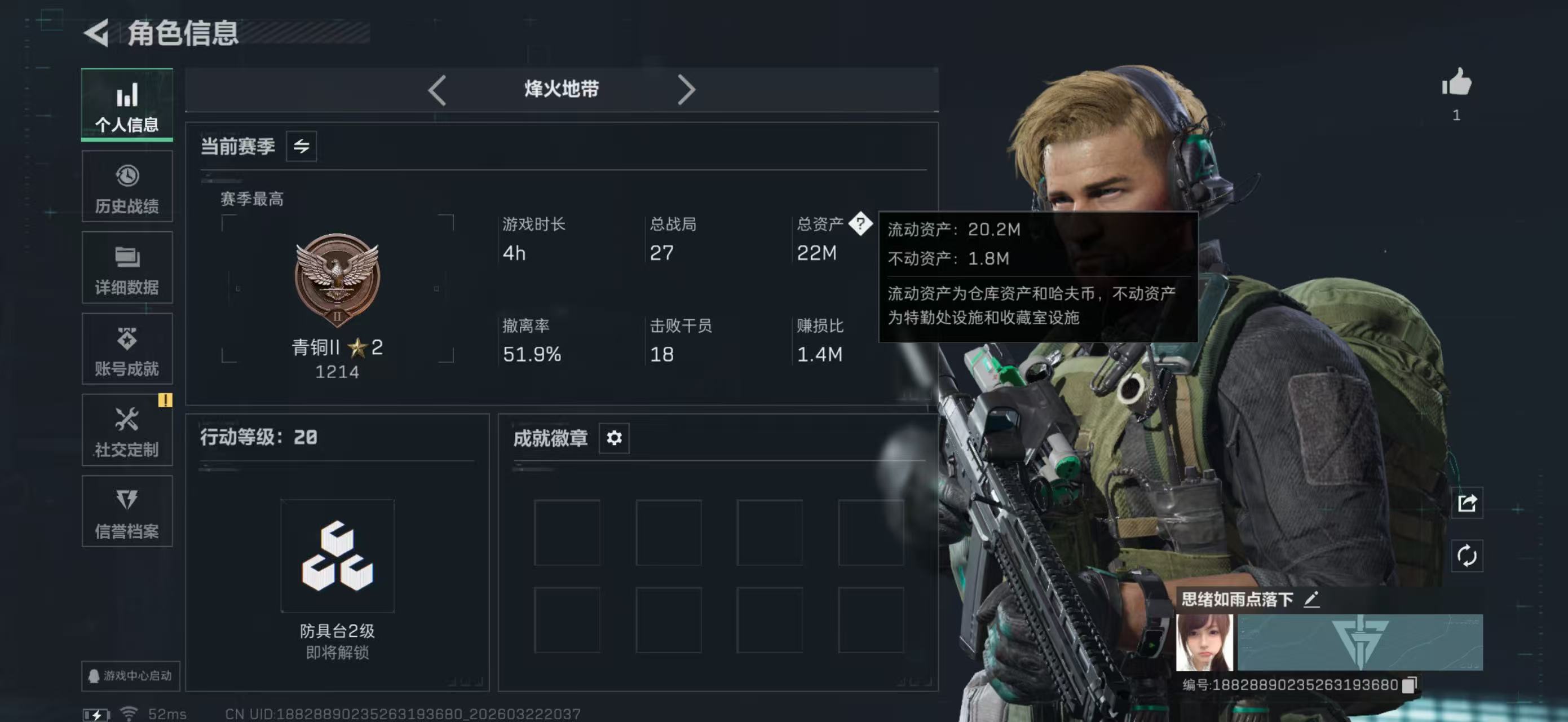Screen dimensions: 1568x722
Task: Edit the signature 思绪如雨点落下
Action: 1311,600
